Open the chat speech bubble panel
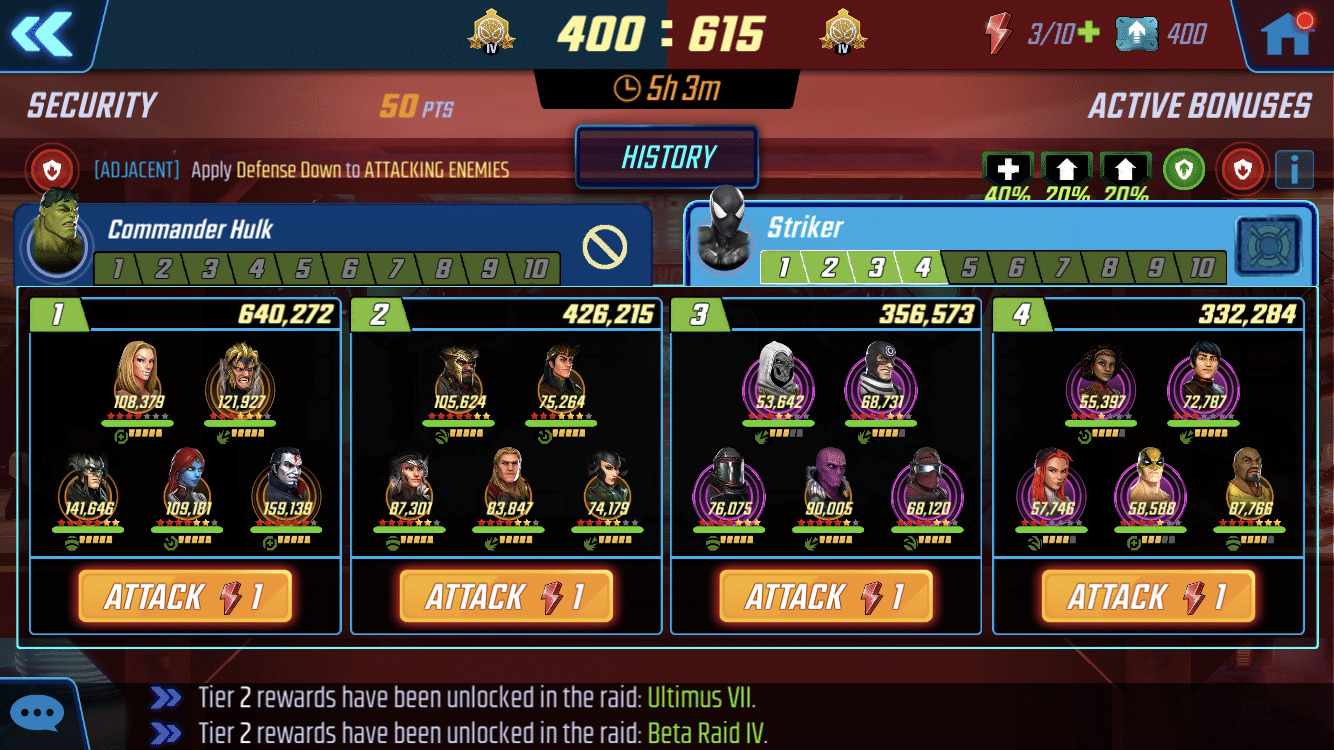The image size is (1334, 750). [37, 712]
